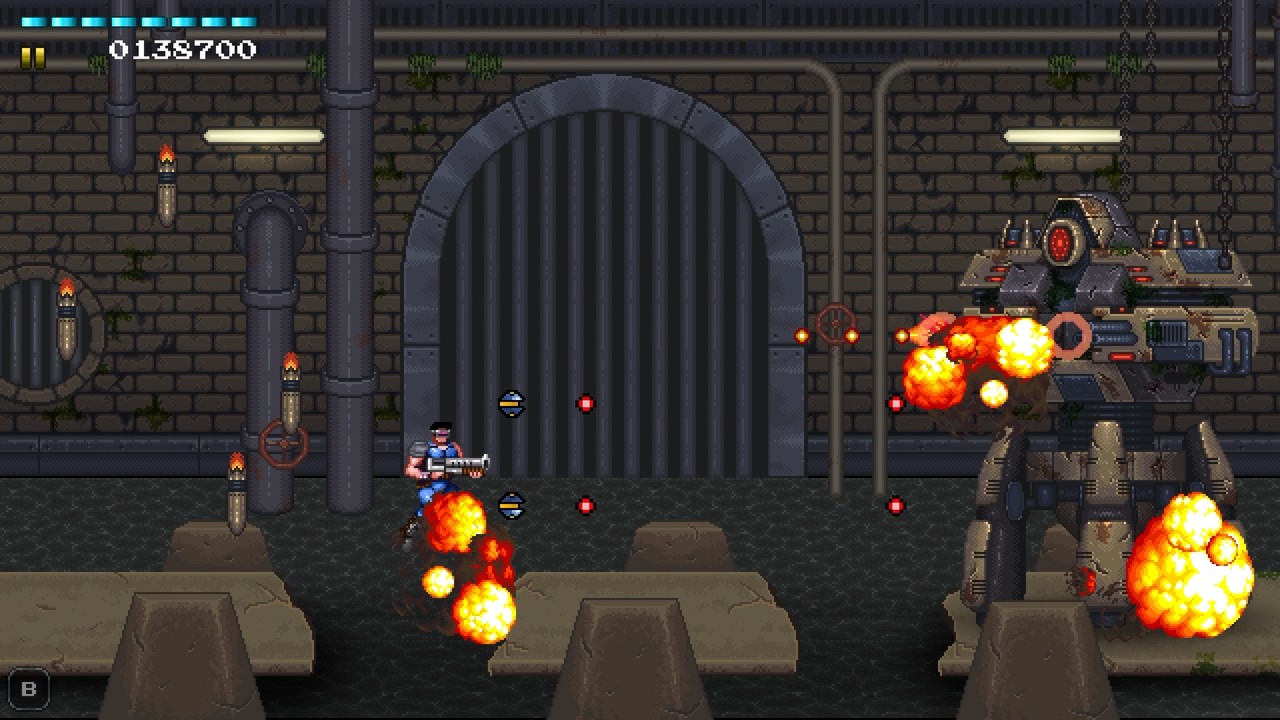1280x720 pixels.
Task: Select the score display reading 0138700
Action: pyautogui.click(x=180, y=48)
